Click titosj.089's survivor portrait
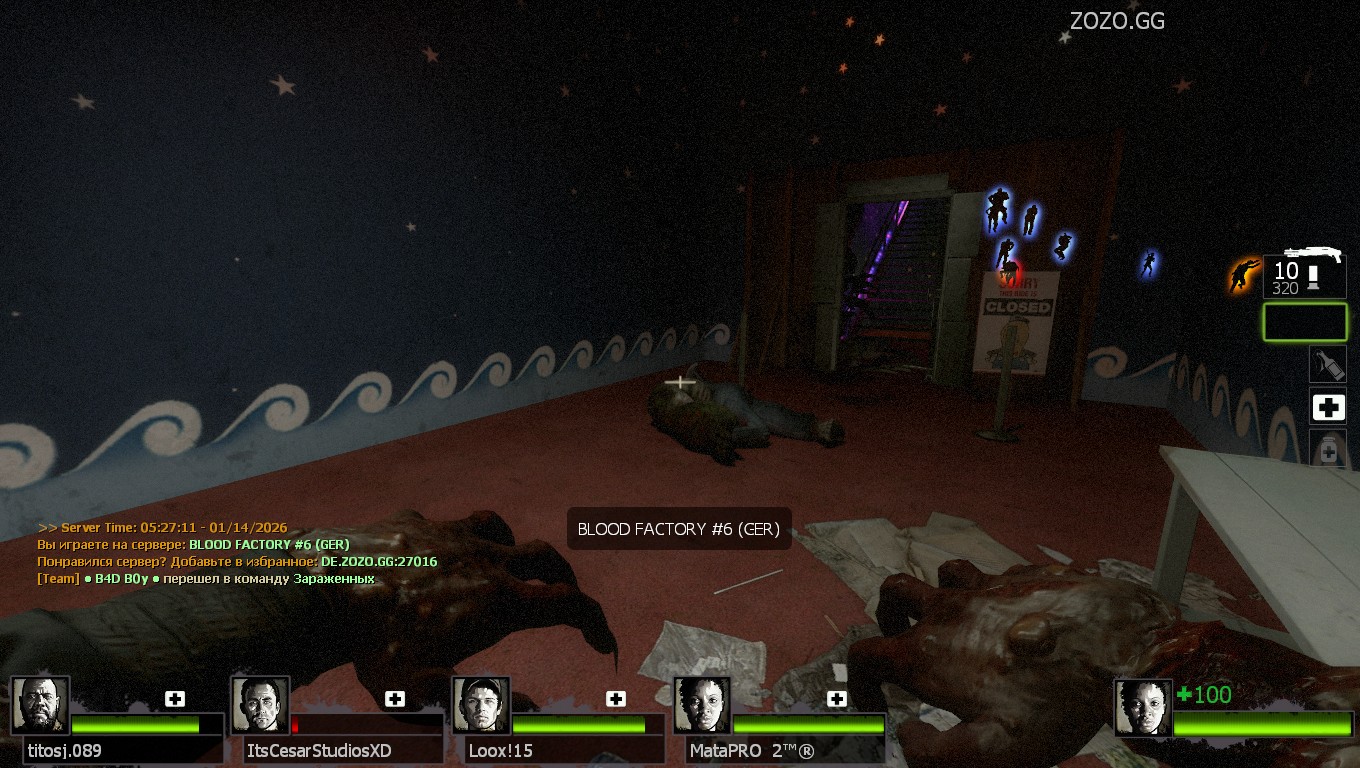The image size is (1360, 768). pyautogui.click(x=40, y=705)
